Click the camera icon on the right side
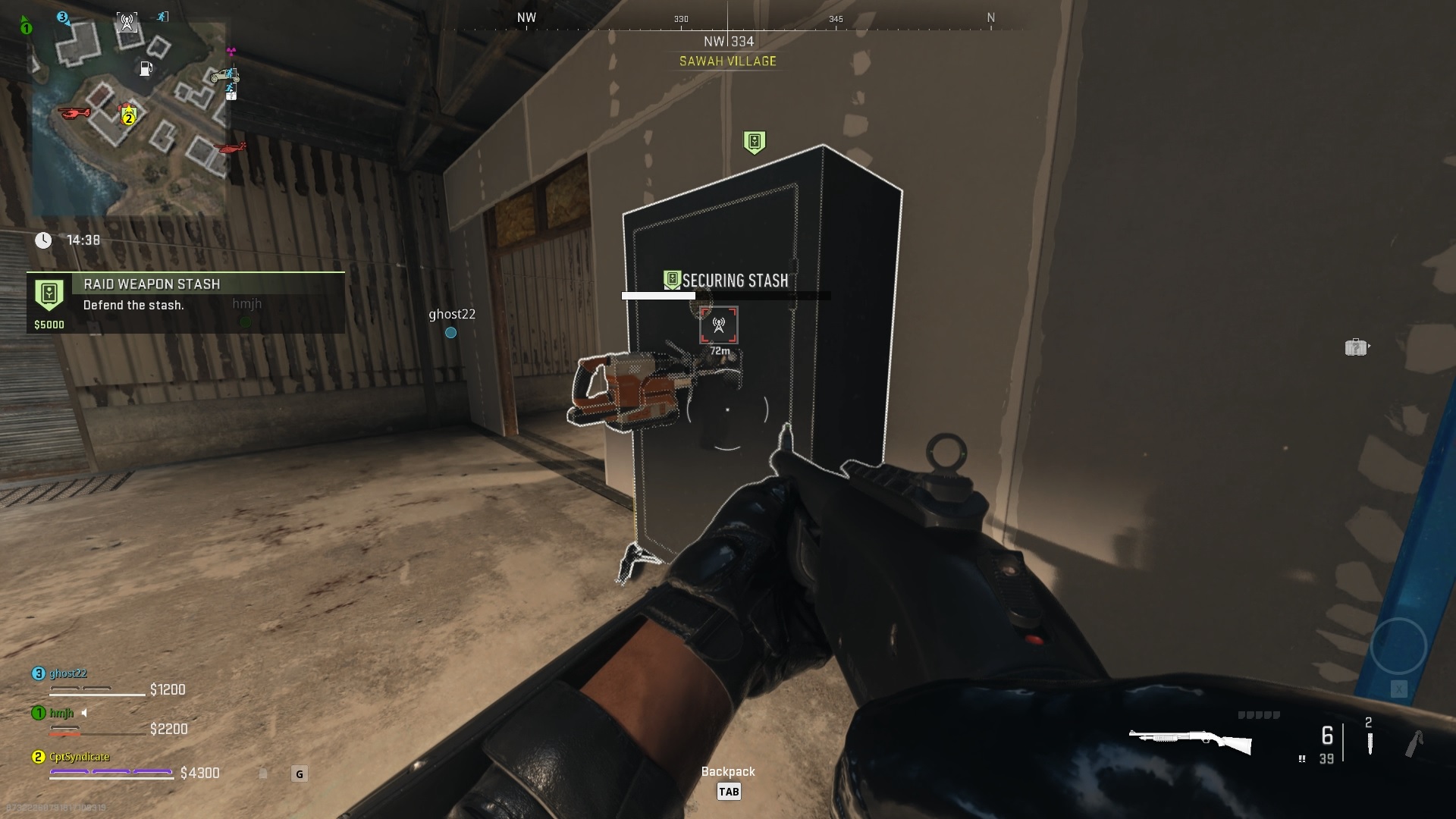 [1358, 347]
